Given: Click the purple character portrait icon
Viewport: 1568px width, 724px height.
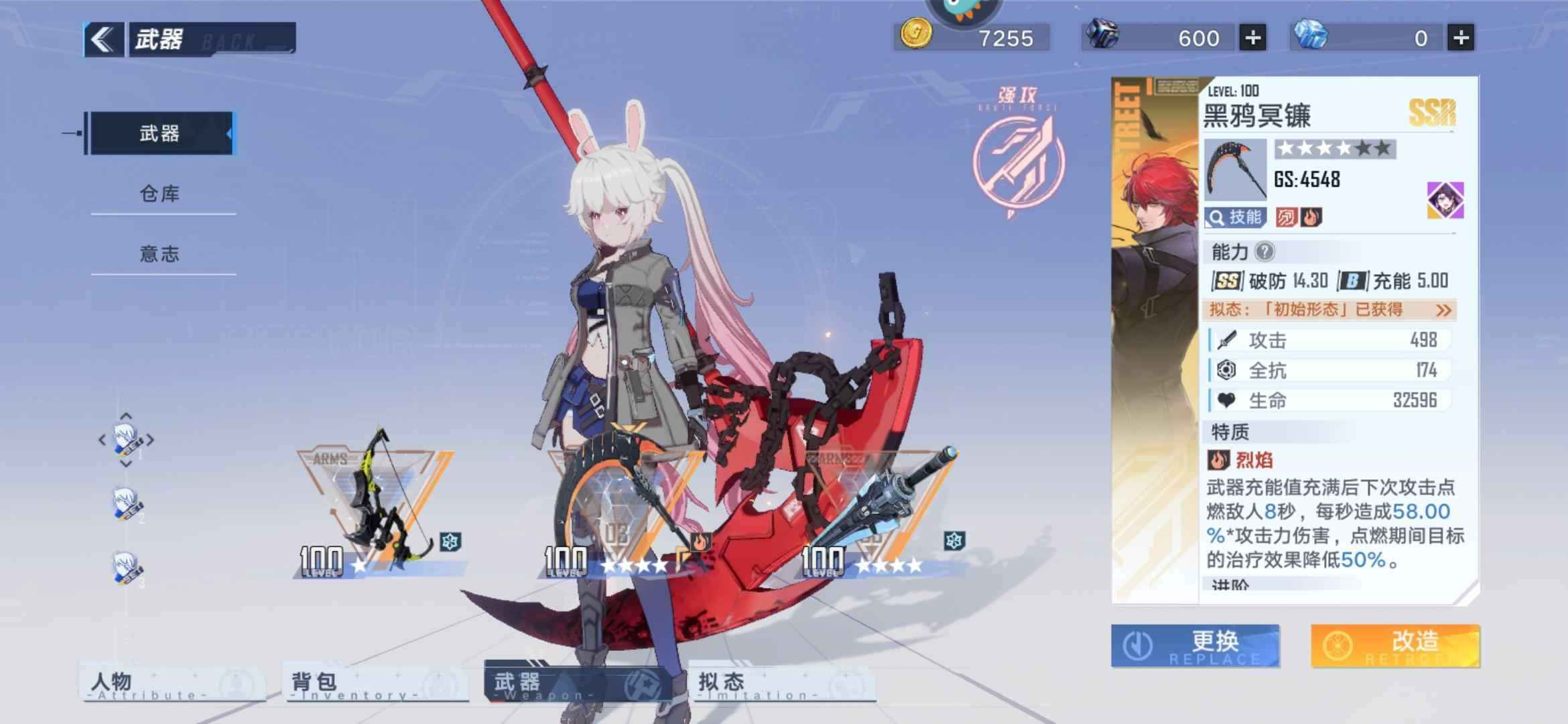Looking at the screenshot, I should pyautogui.click(x=1445, y=200).
